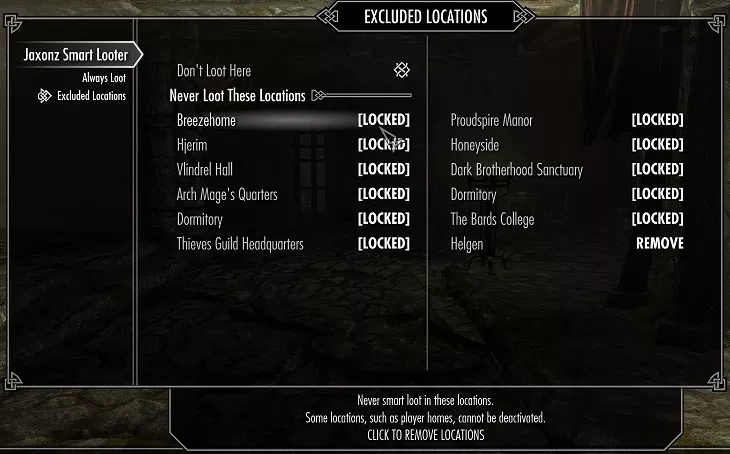The height and width of the screenshot is (454, 730).
Task: Toggle the Don't Loot Here option
Action: point(400,71)
